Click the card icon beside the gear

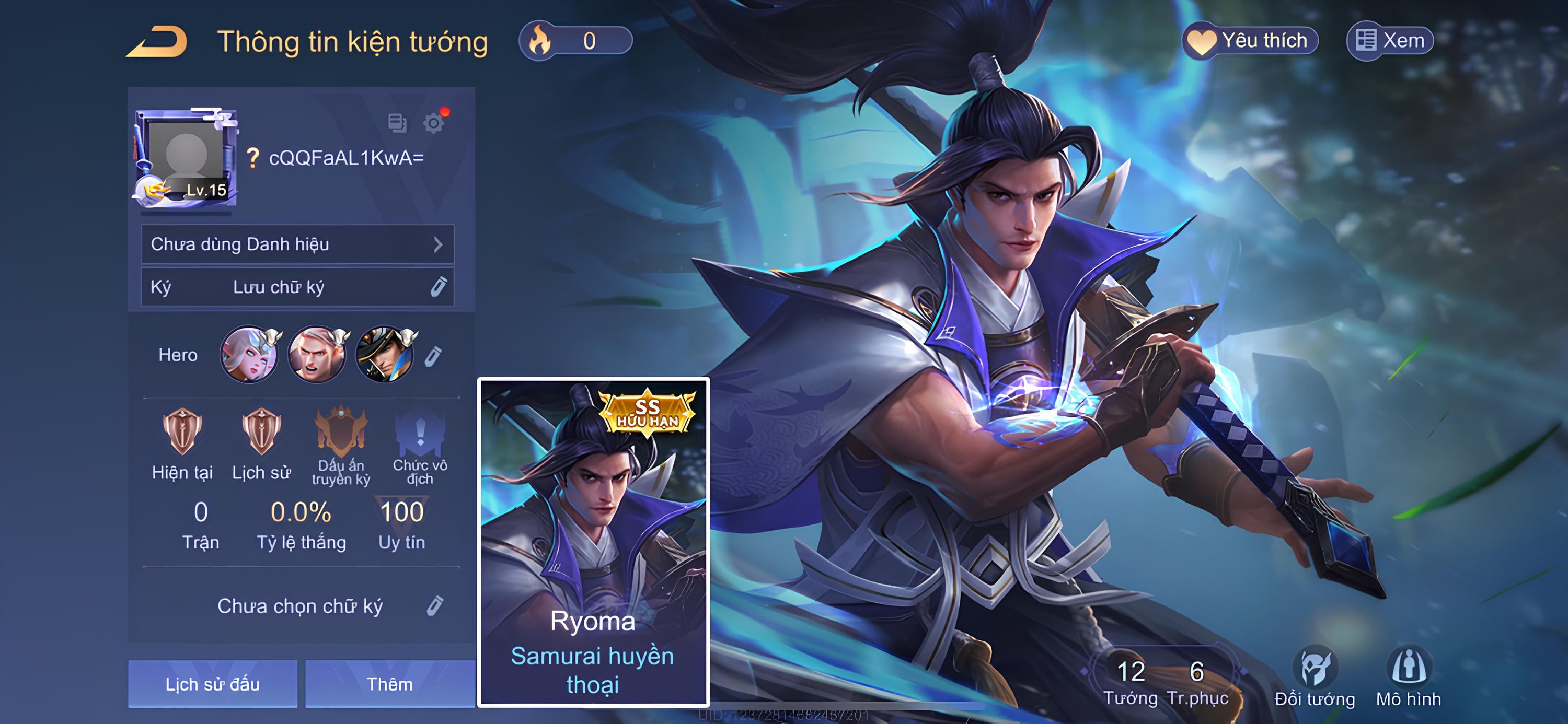click(x=397, y=123)
